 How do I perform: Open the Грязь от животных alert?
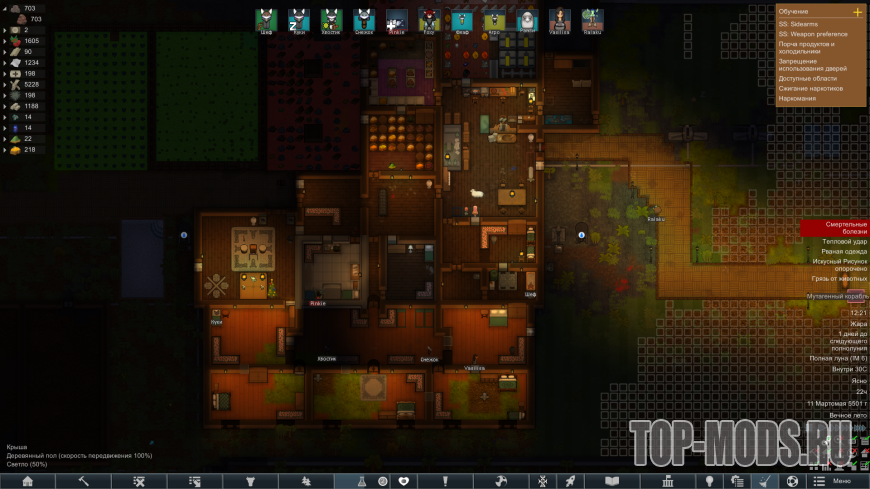834,279
